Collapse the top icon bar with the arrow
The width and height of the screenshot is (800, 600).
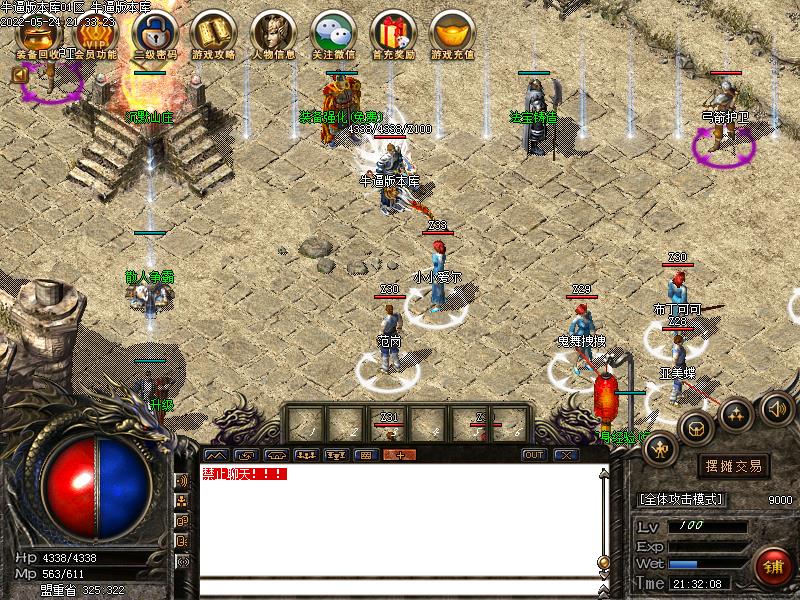(19, 74)
